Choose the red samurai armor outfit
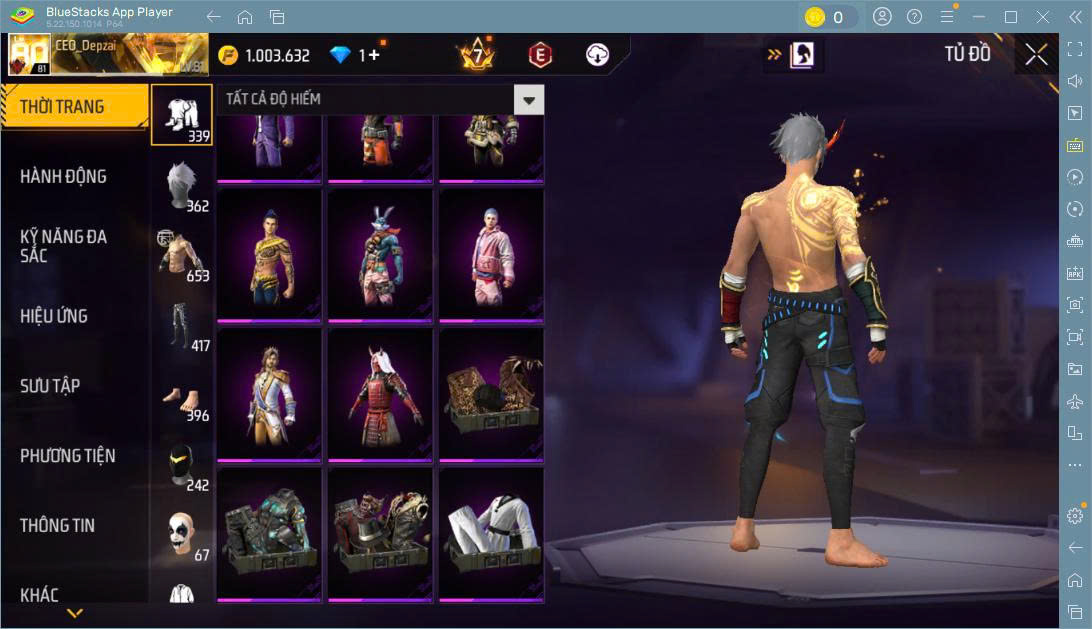 (x=381, y=394)
